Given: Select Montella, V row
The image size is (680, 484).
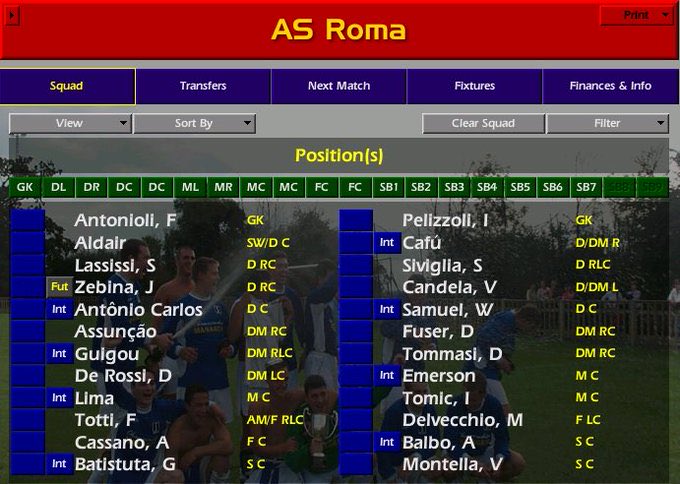Looking at the screenshot, I should [452, 464].
